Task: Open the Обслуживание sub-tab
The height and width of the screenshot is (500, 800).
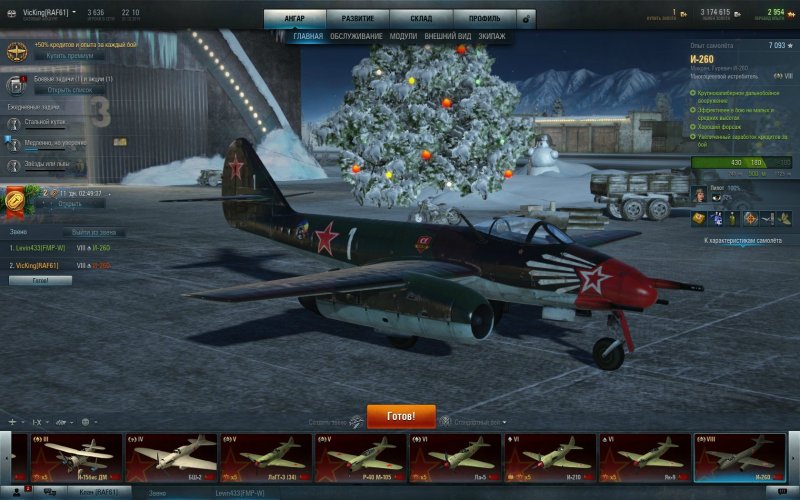Action: coord(356,36)
